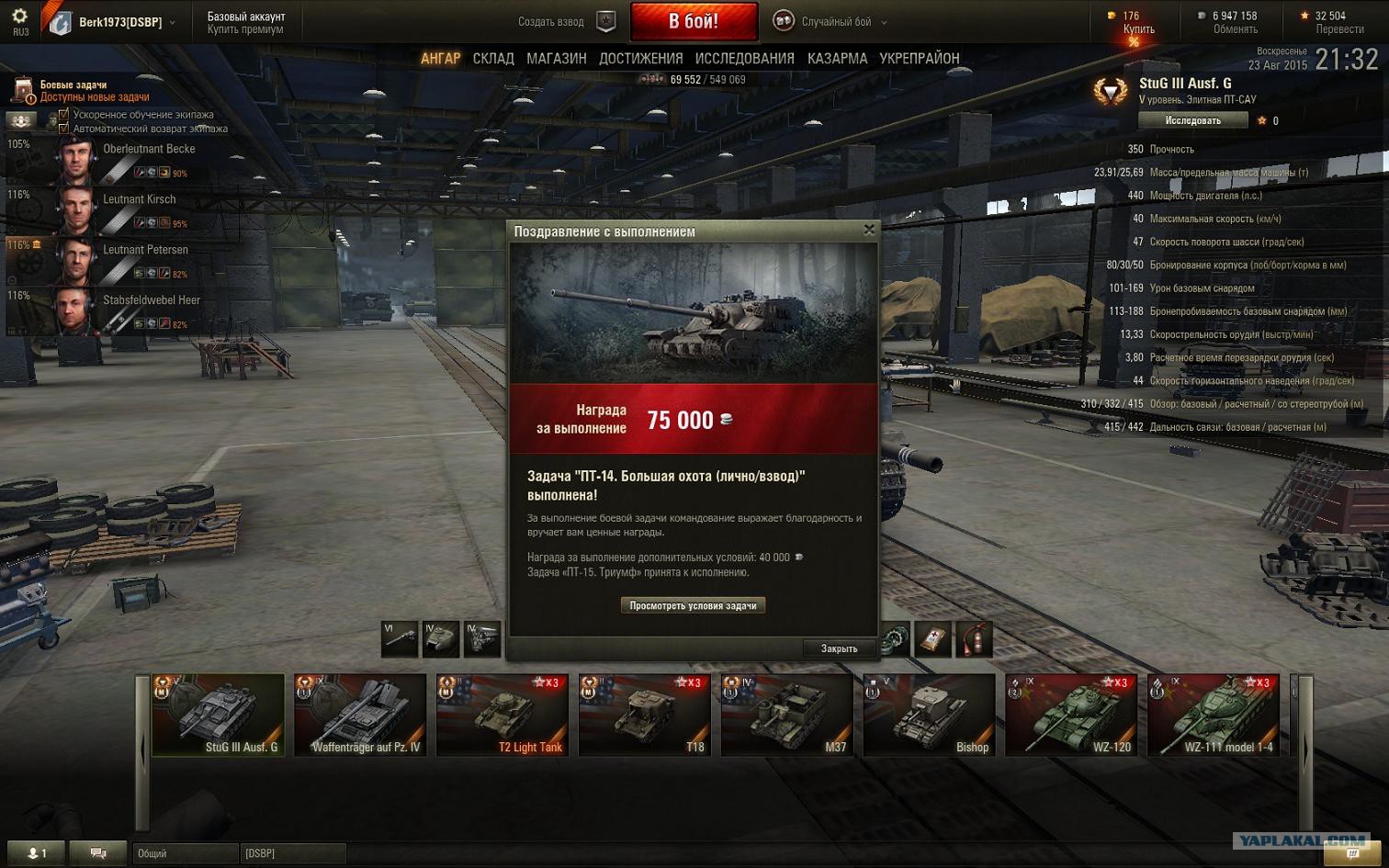Screen dimensions: 1389x868
Task: Toggle «Ускоренное обучение экипажа» checkbox
Action: point(63,115)
